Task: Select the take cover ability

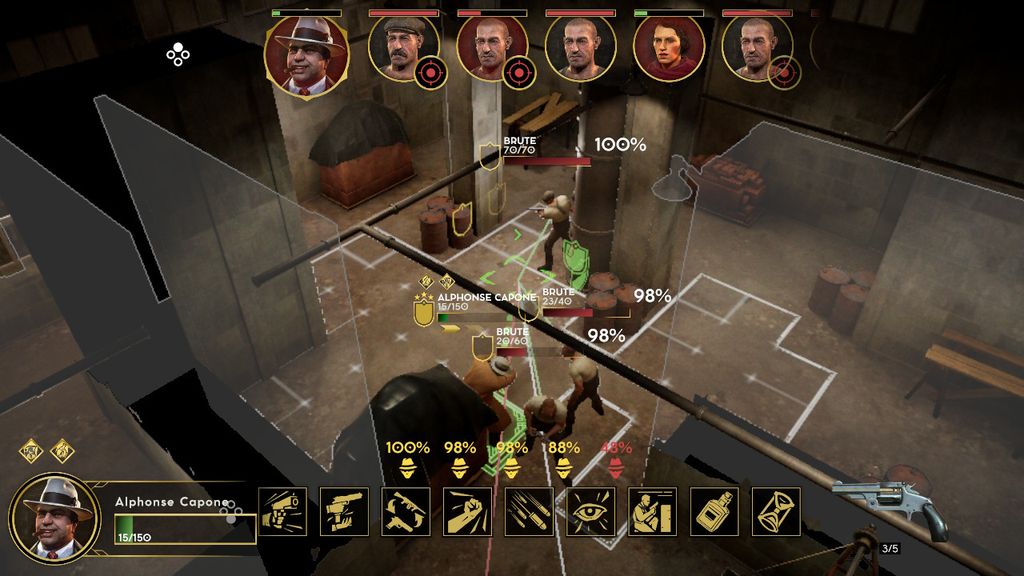Action: point(652,511)
